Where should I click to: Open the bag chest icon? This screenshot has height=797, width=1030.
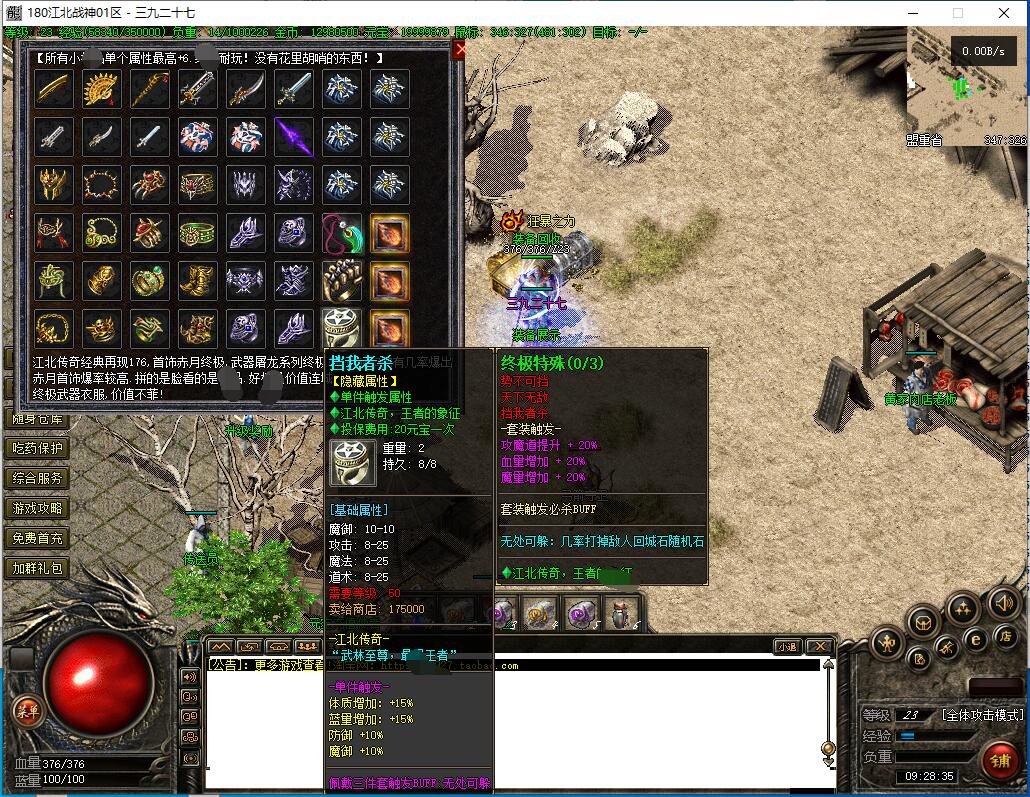tap(922, 623)
